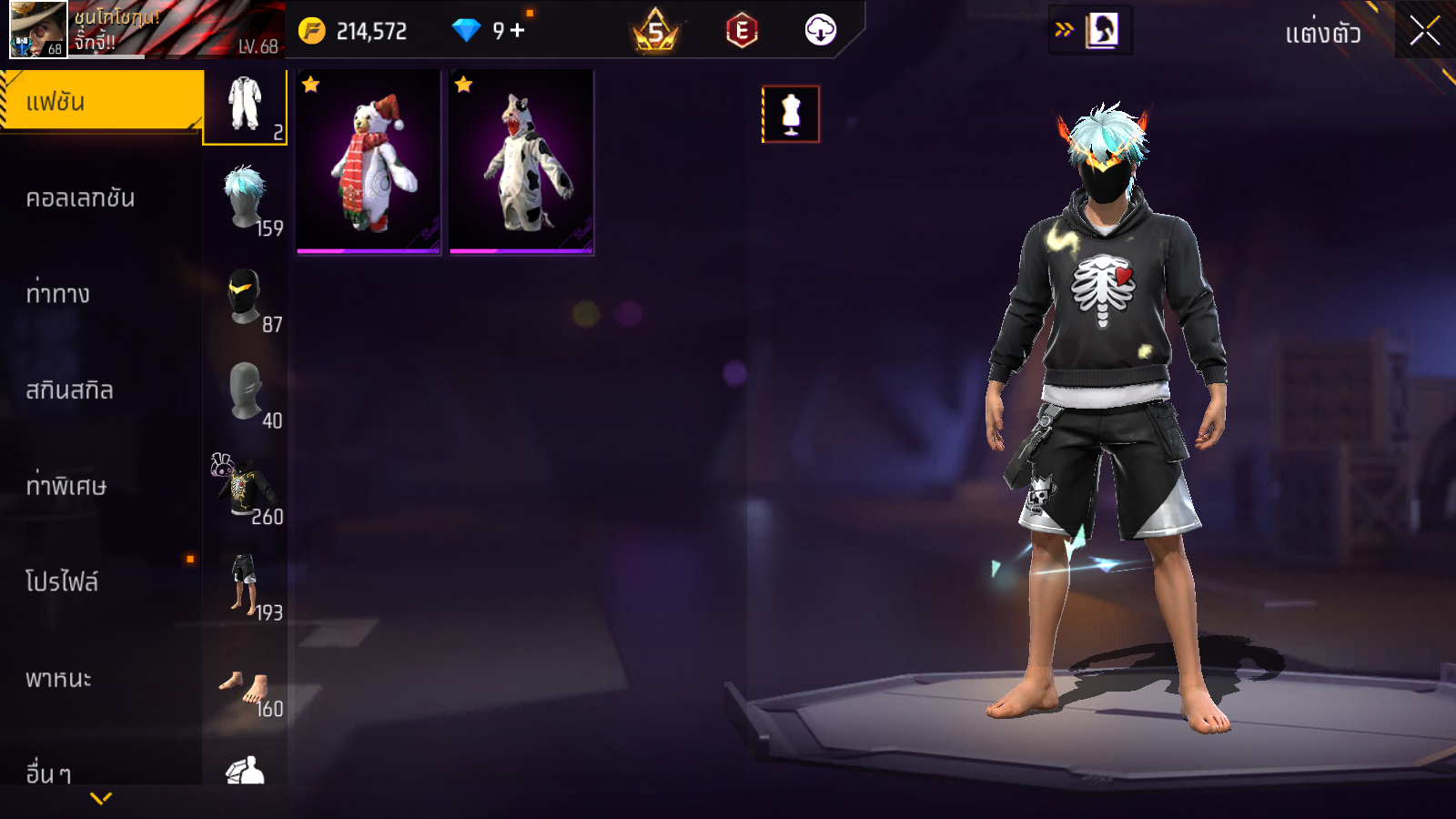The width and height of the screenshot is (1456, 819).
Task: Switch to the ท่าทาง (Emote) tab
Action: [x=57, y=294]
